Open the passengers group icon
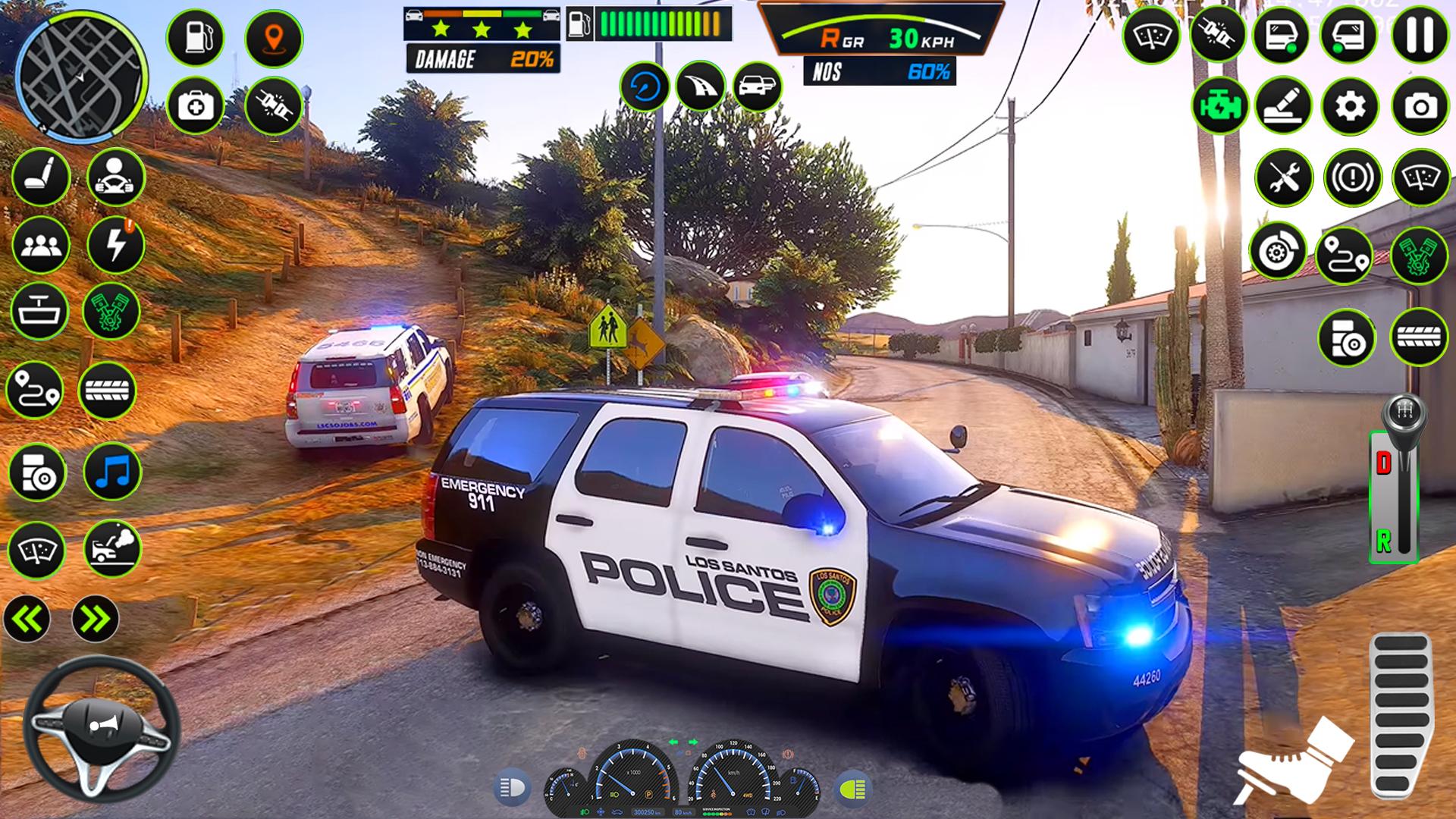This screenshot has height=819, width=1456. pos(40,245)
